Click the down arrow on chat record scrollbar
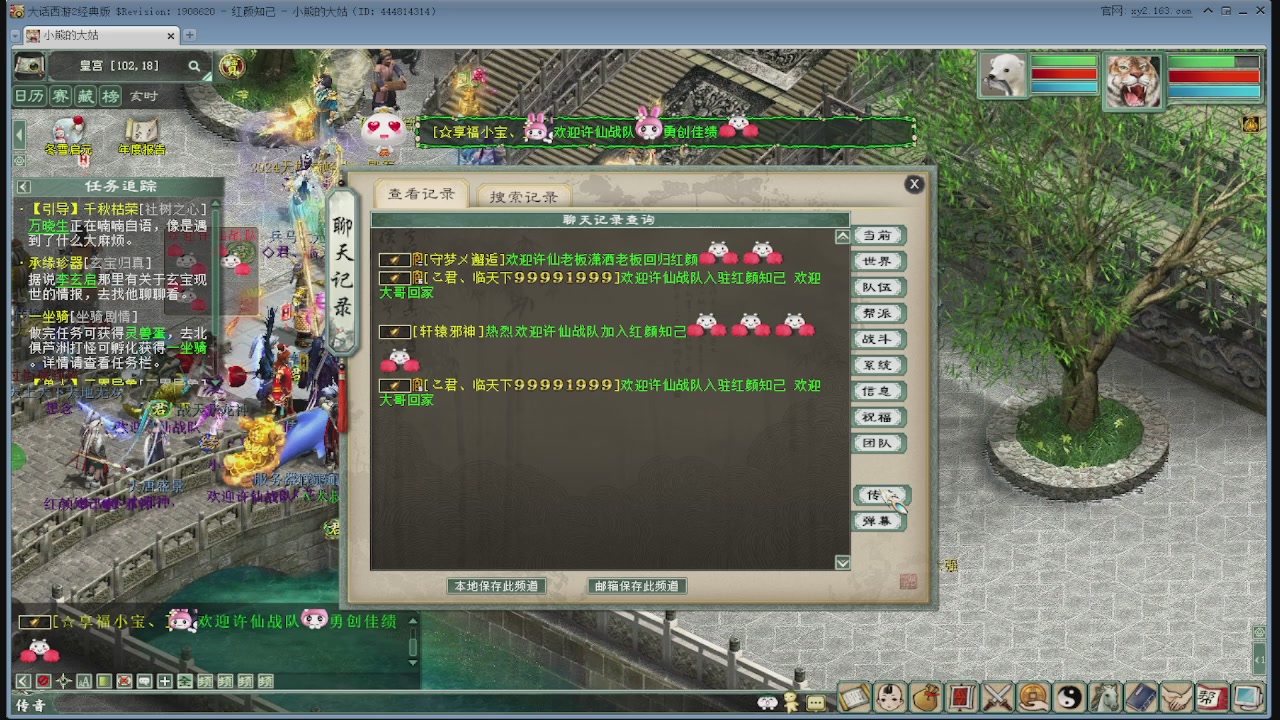The width and height of the screenshot is (1280, 720). pyautogui.click(x=841, y=562)
